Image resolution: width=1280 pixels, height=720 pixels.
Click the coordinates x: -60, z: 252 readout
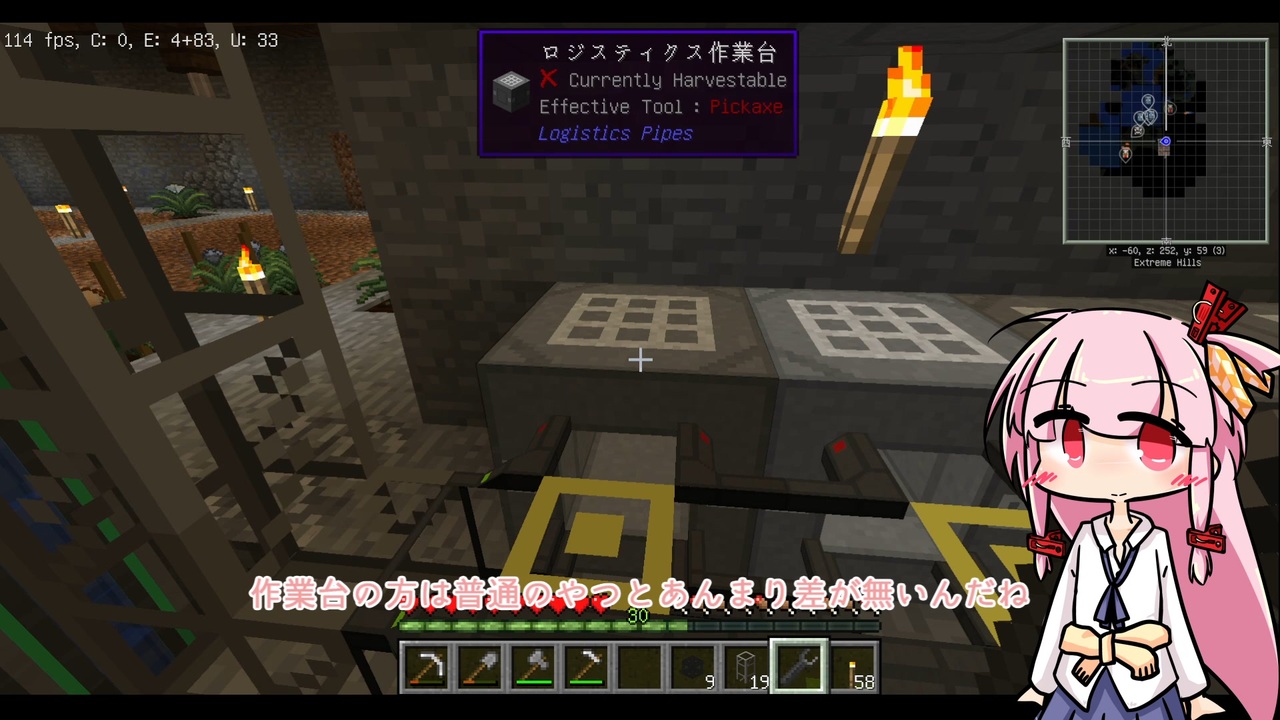[1167, 251]
